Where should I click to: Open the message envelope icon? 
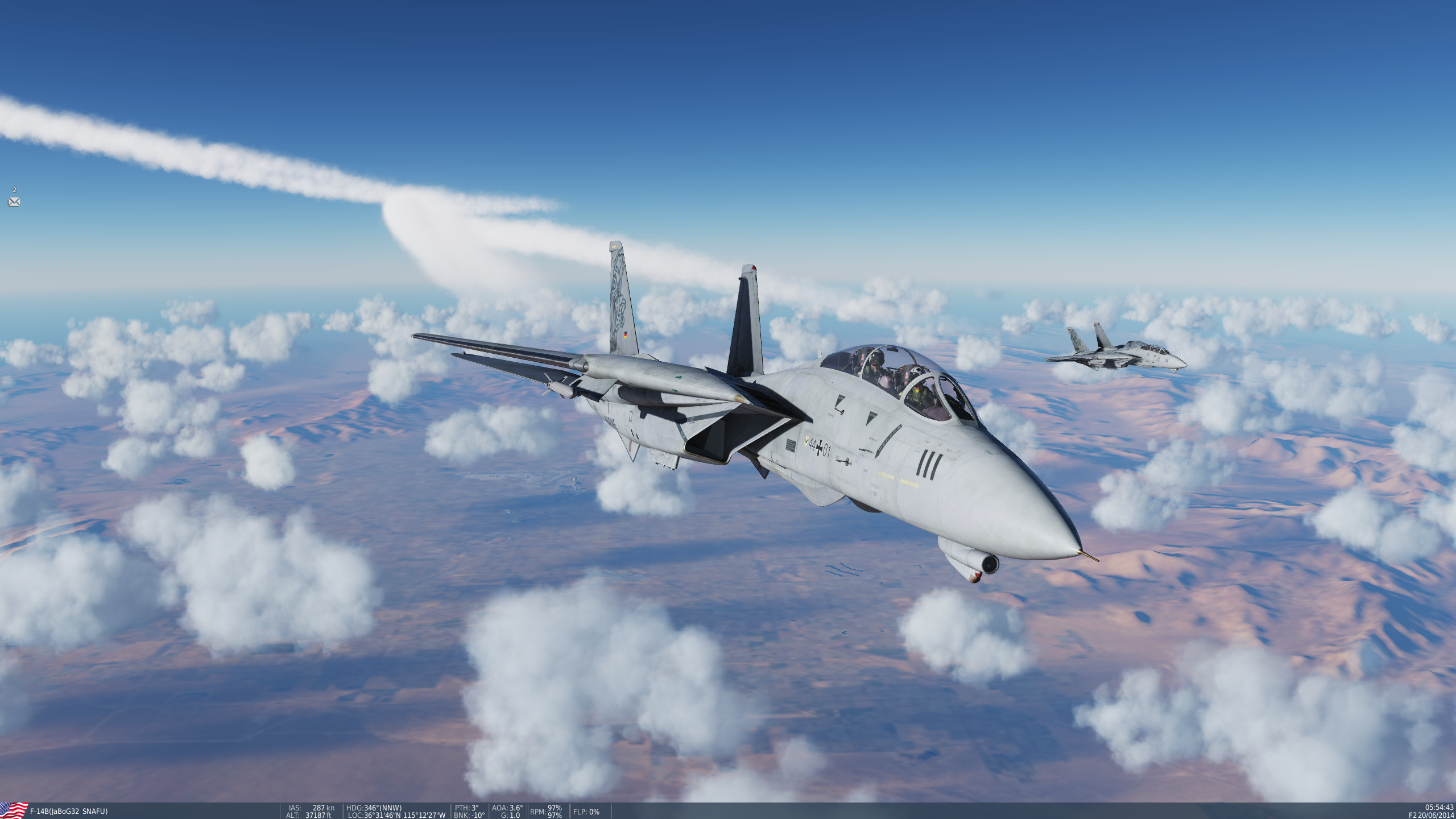coord(14,202)
